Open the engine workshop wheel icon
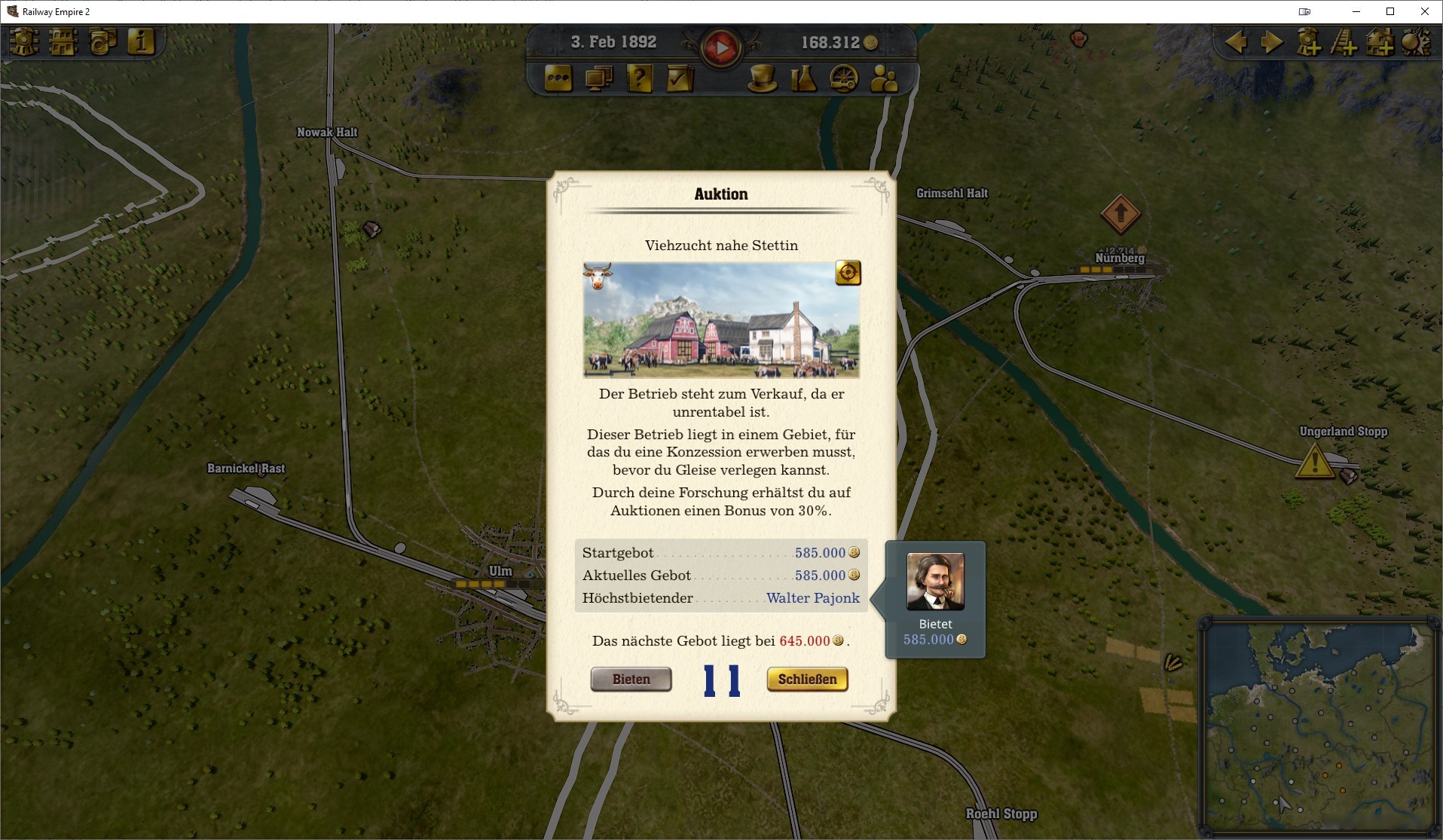This screenshot has width=1443, height=840. (845, 78)
